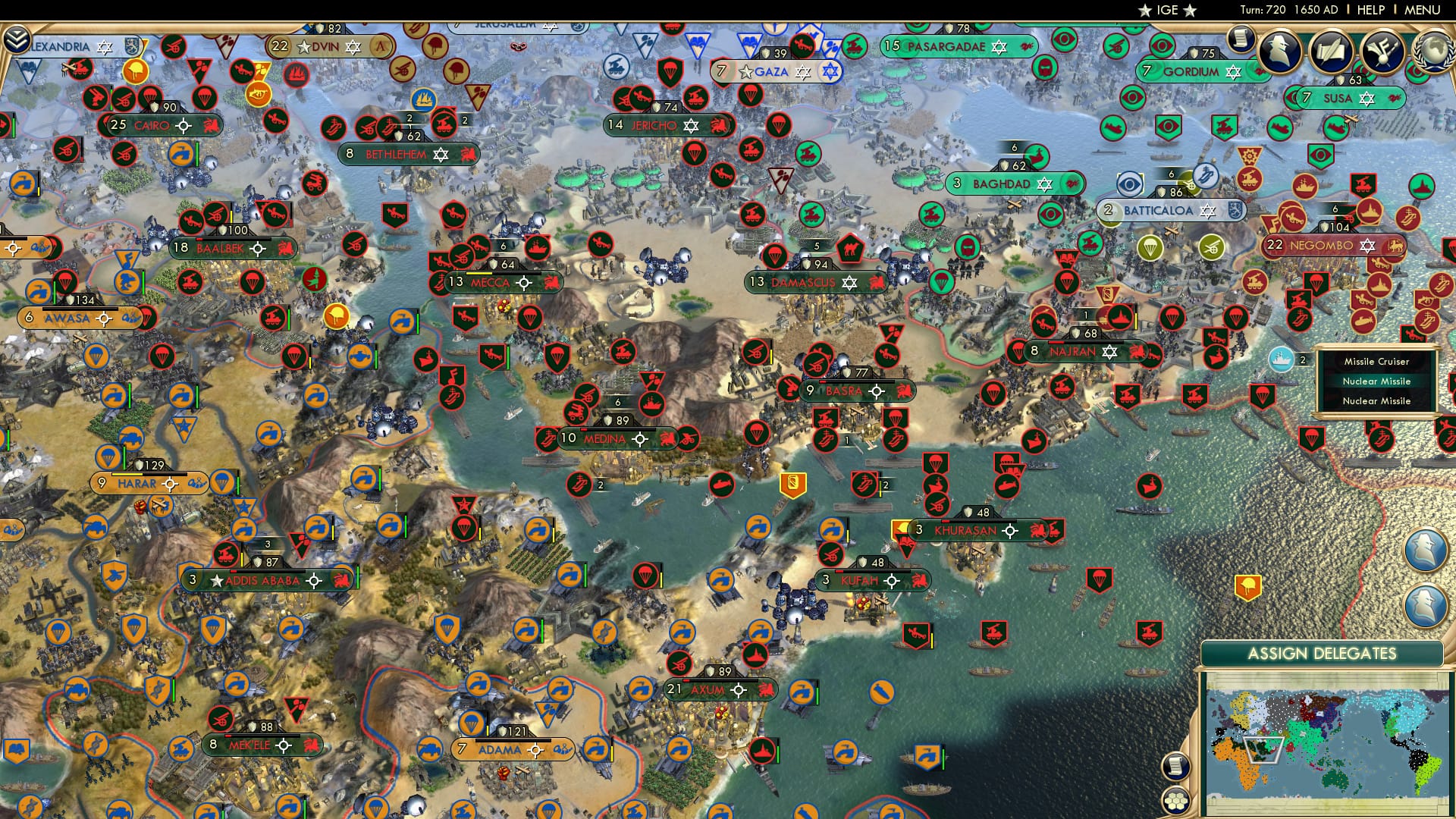Toggle map options via scroll icon beside minimap
The width and height of the screenshot is (1456, 819).
coord(1175,767)
